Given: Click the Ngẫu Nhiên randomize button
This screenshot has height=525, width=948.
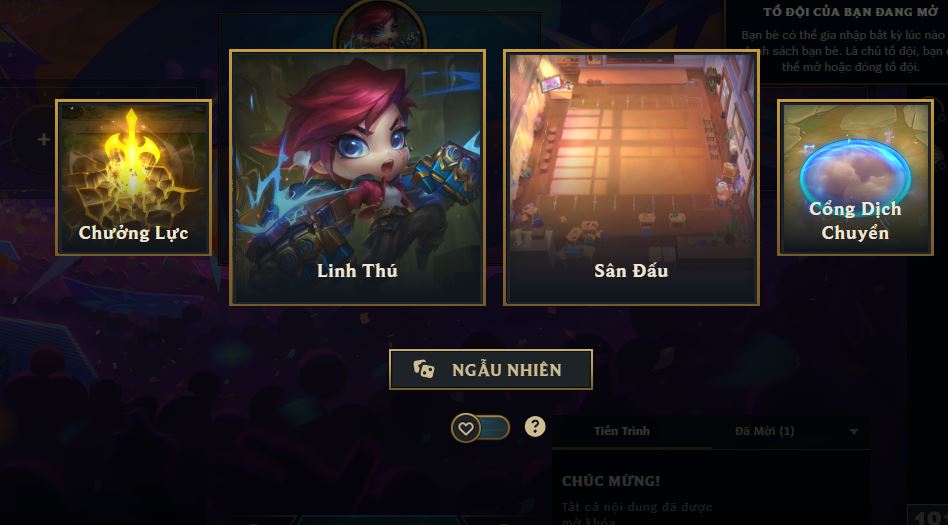Looking at the screenshot, I should tap(491, 369).
